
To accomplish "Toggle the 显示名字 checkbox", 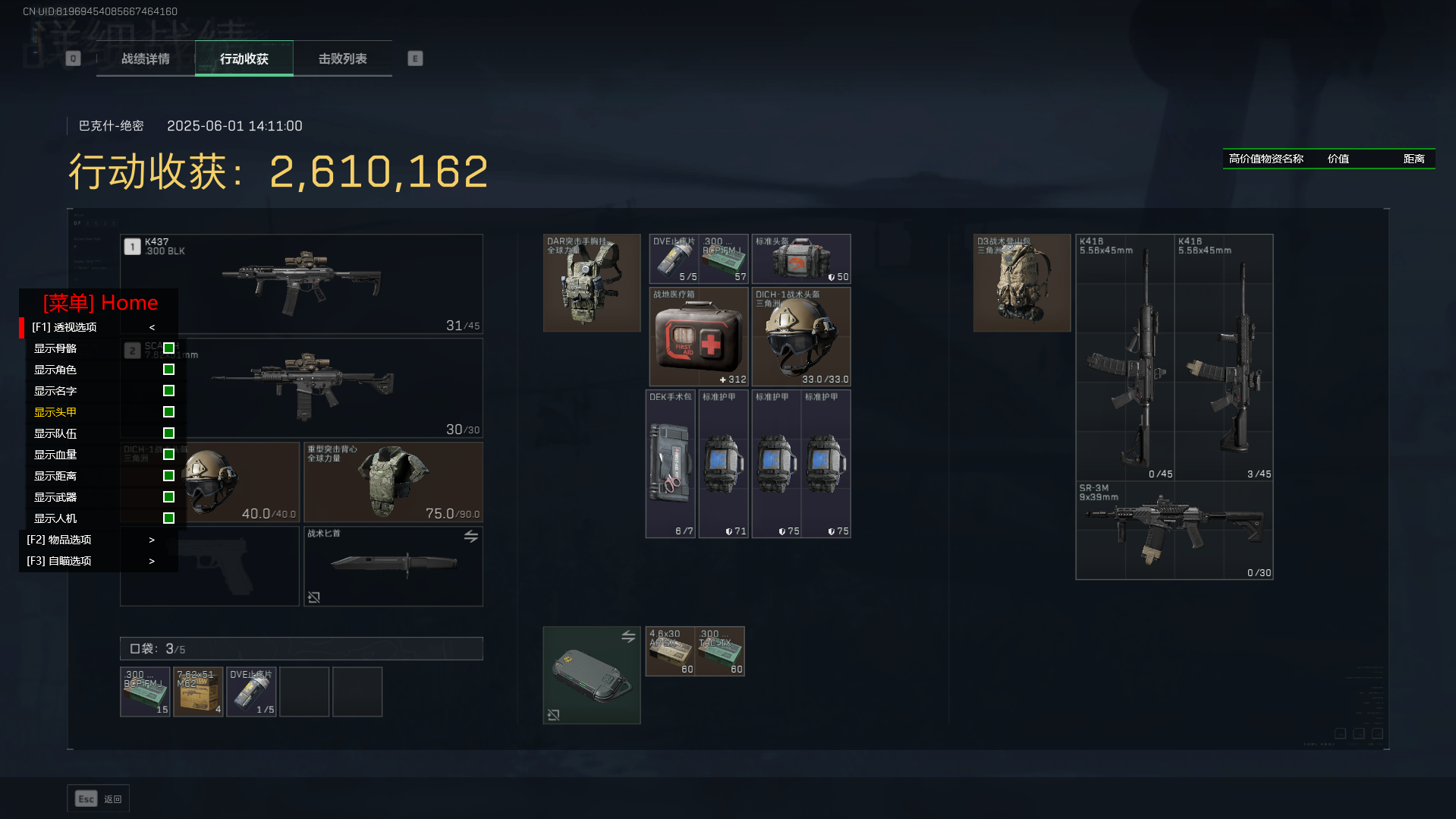I will [168, 391].
